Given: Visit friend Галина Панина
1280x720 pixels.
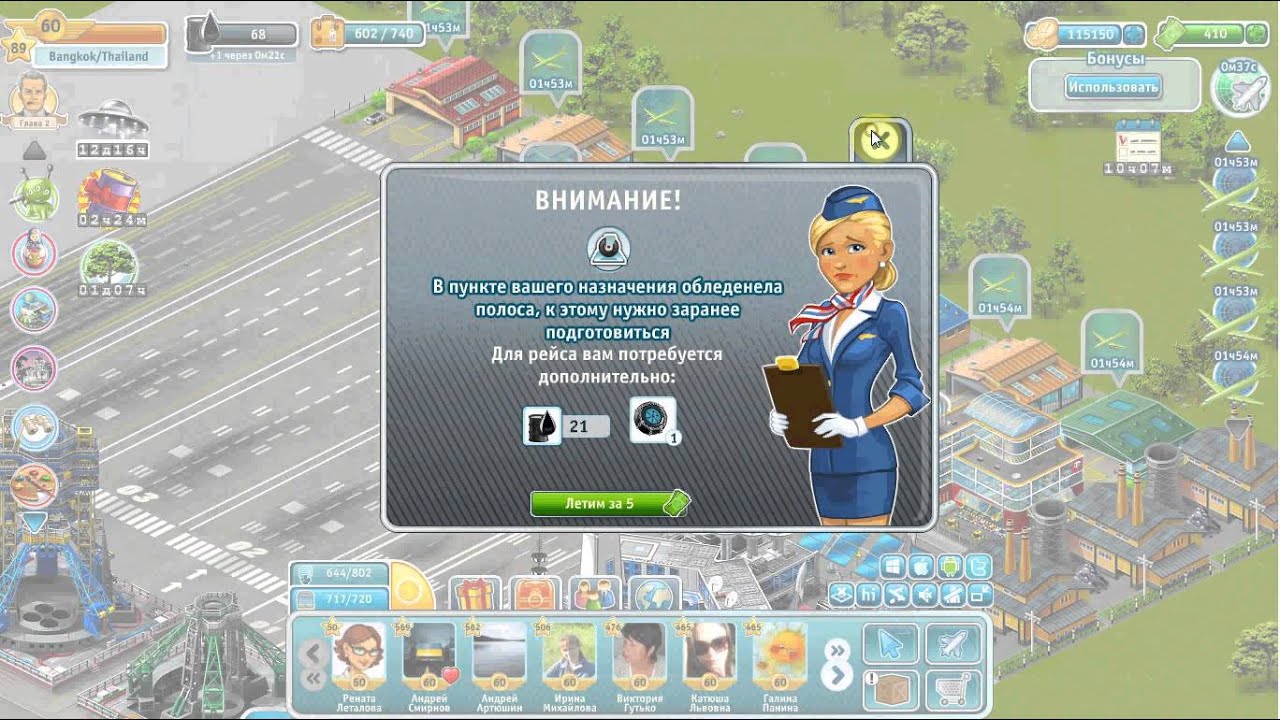Looking at the screenshot, I should 779,657.
